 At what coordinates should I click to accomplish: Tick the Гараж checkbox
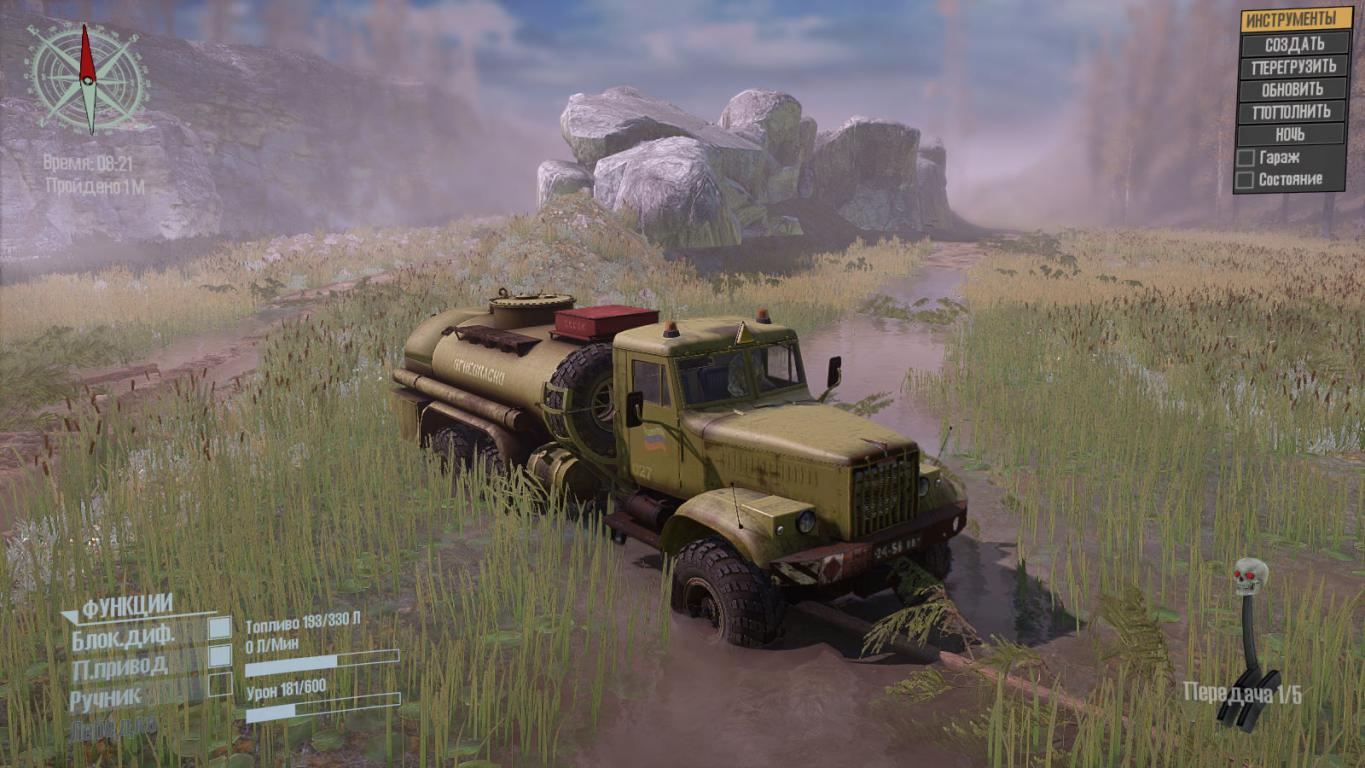click(x=1246, y=158)
